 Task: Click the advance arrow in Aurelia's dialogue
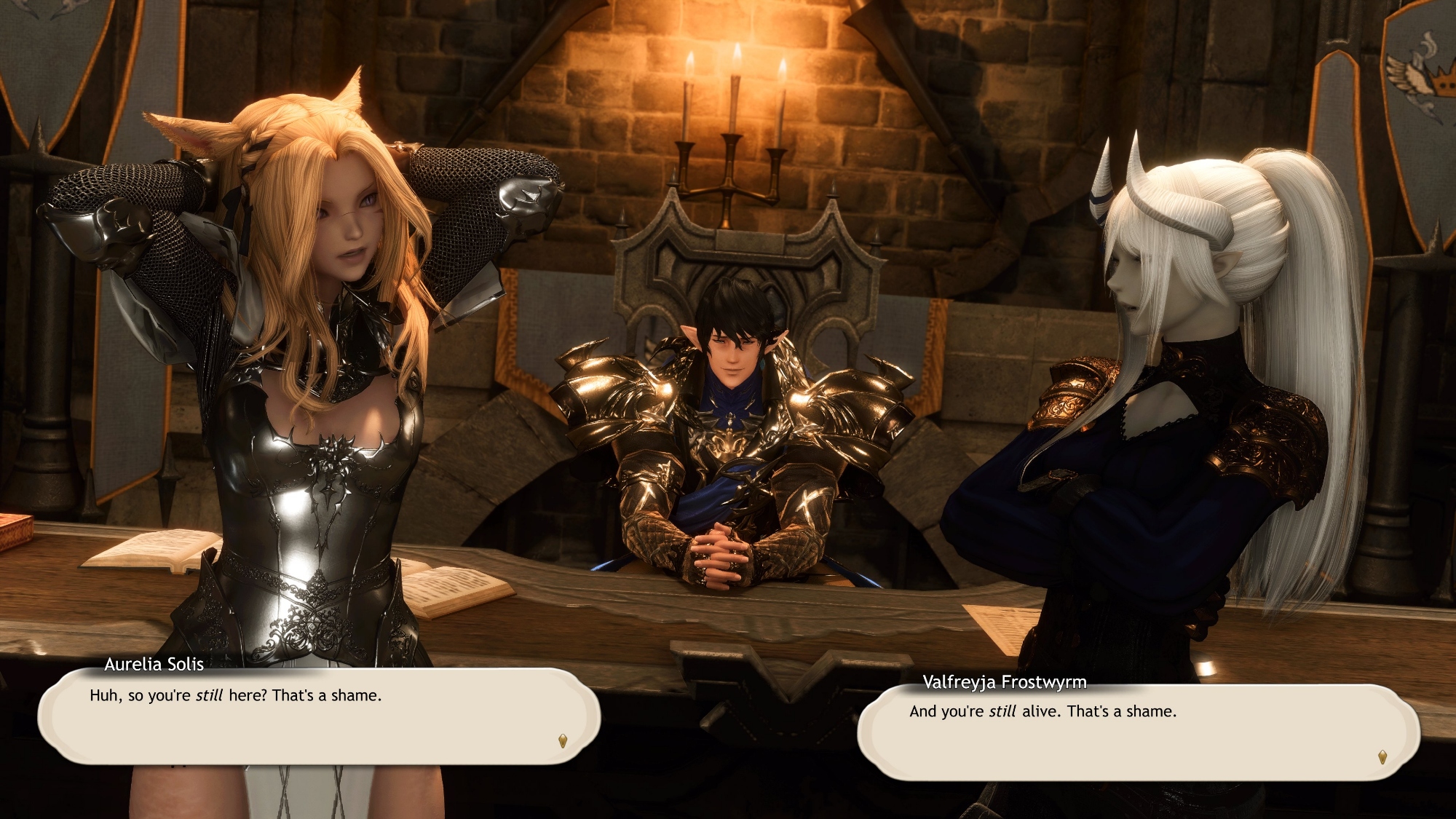point(563,741)
